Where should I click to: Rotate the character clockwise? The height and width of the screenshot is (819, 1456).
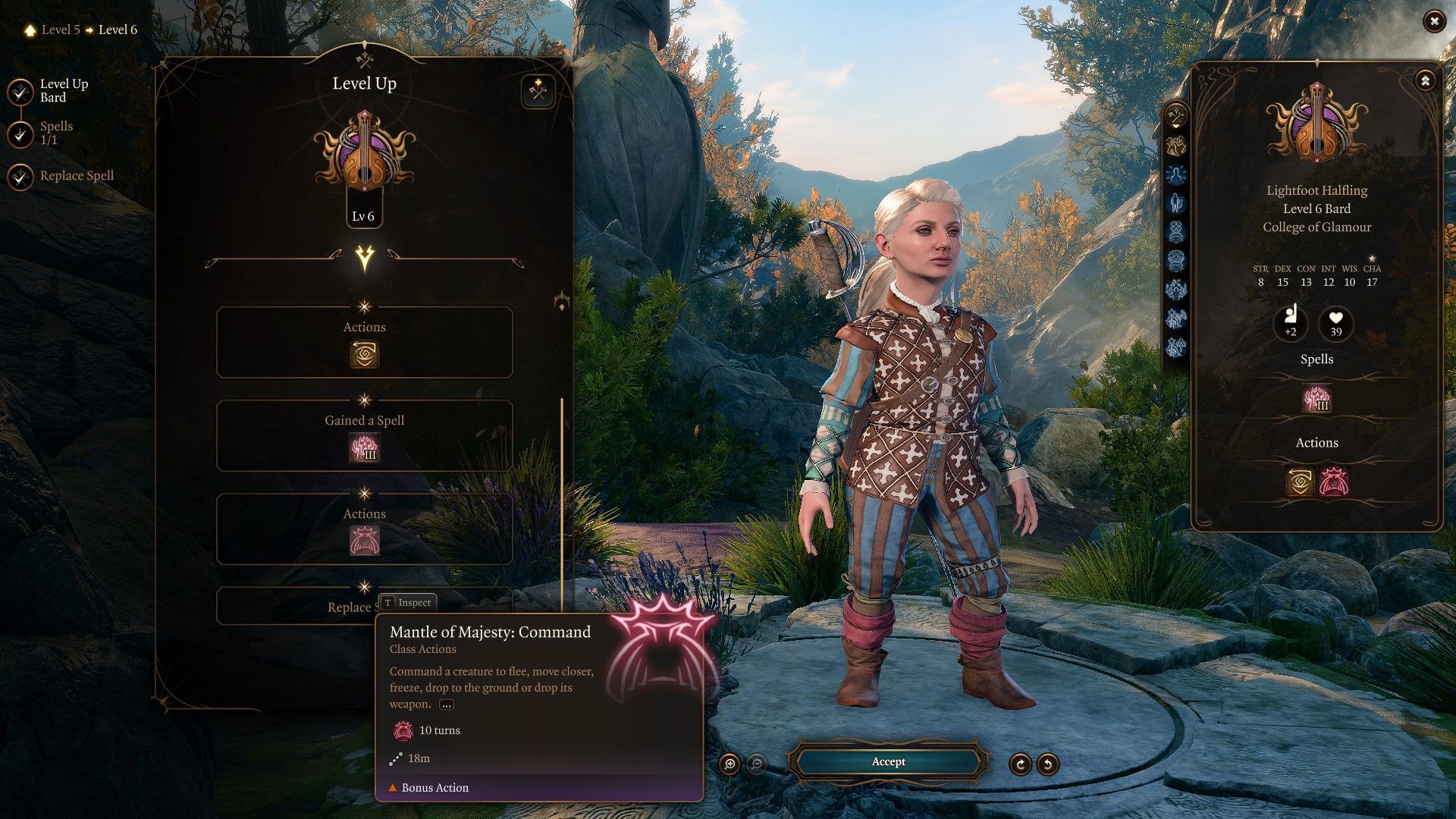pos(1020,764)
